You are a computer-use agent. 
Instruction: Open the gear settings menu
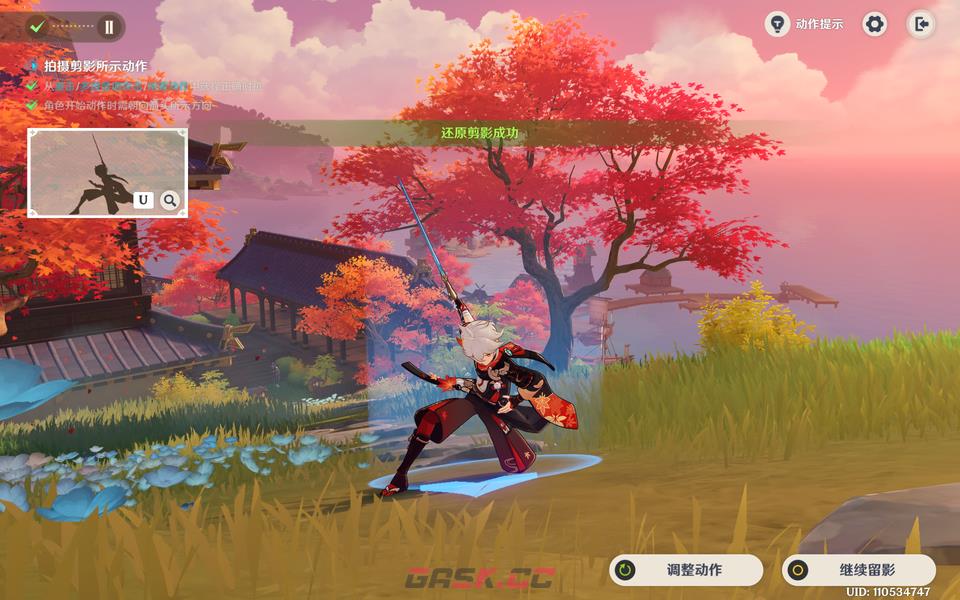coord(875,24)
